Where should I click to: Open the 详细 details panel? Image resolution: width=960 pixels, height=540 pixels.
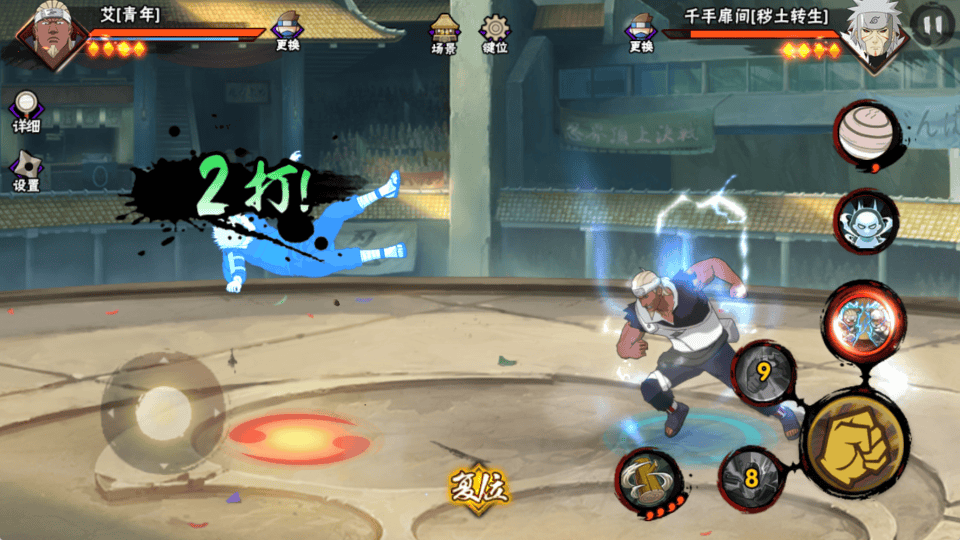point(26,111)
